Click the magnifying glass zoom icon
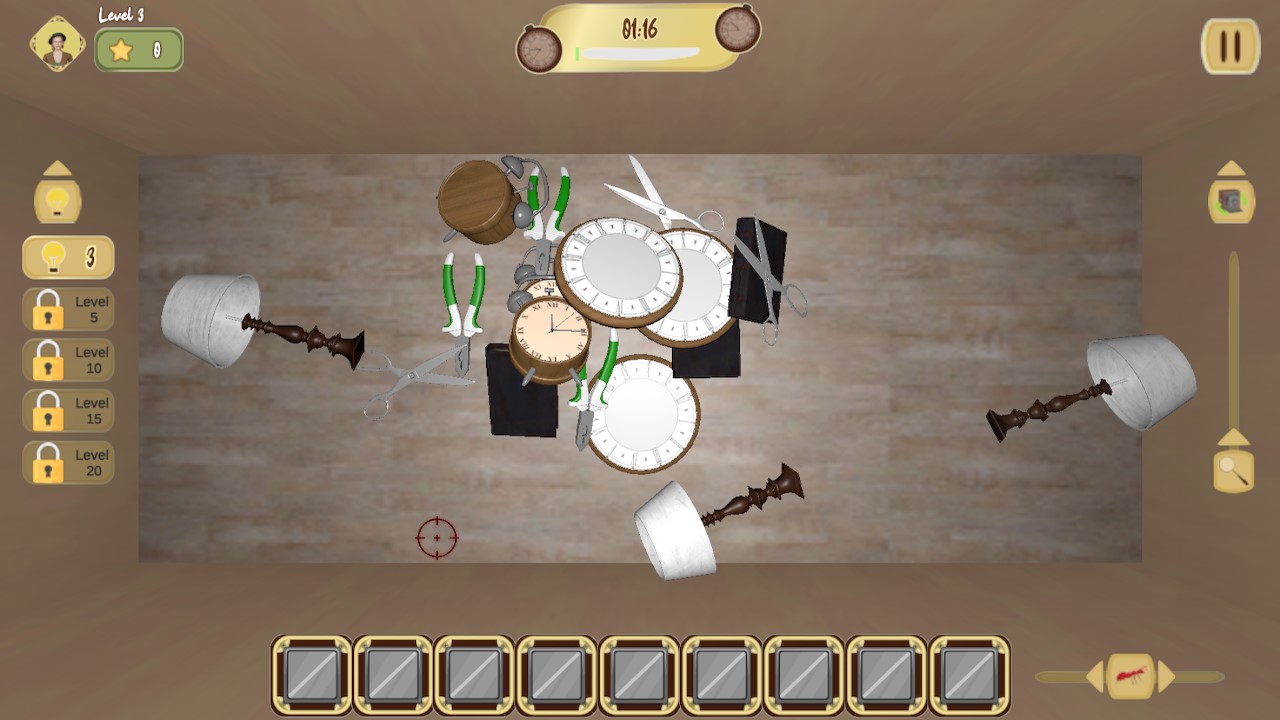 (x=1231, y=470)
